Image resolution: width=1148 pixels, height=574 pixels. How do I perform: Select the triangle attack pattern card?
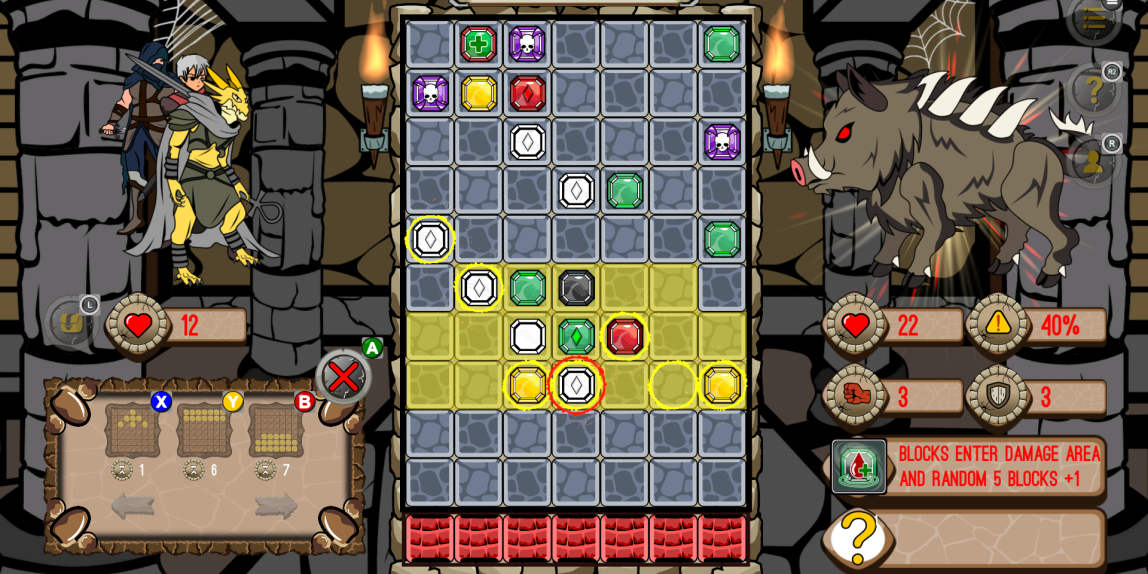click(x=132, y=430)
